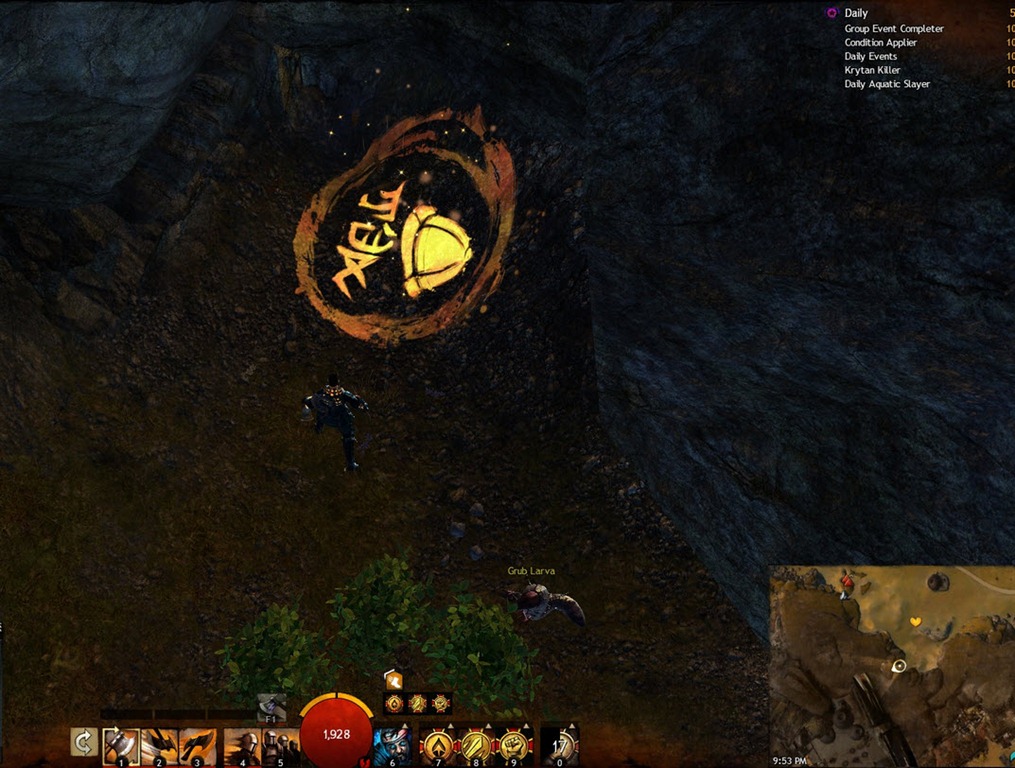Select the Group Event Completer daily

(x=893, y=29)
